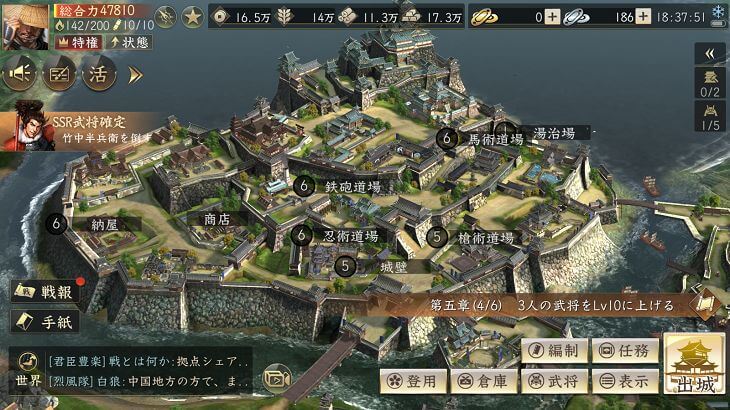The width and height of the screenshot is (730, 410).
Task: Open the 編制 formation menu
Action: click(x=553, y=350)
